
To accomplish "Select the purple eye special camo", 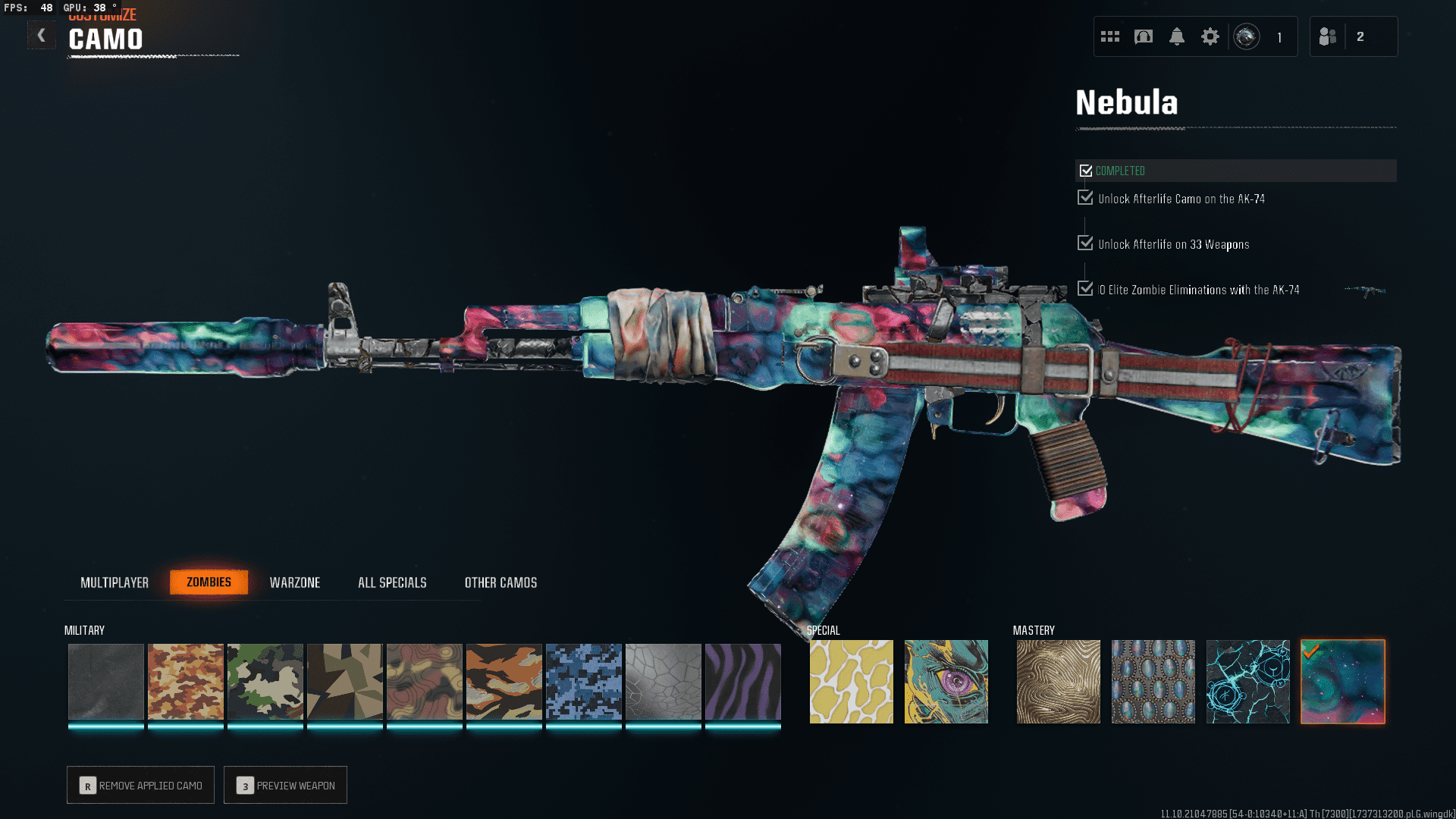I will (946, 682).
